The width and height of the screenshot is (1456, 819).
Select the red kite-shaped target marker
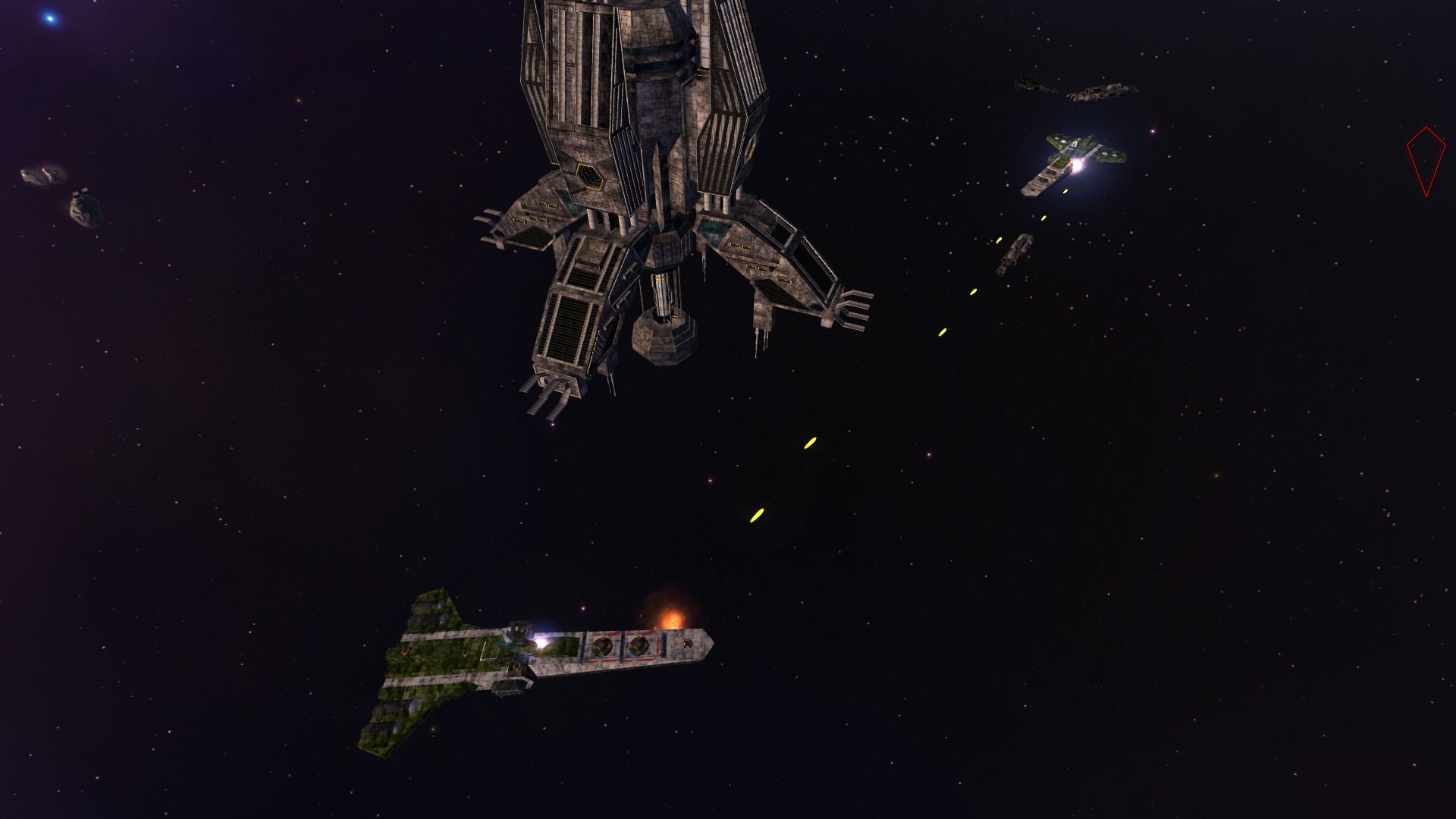point(1425,160)
